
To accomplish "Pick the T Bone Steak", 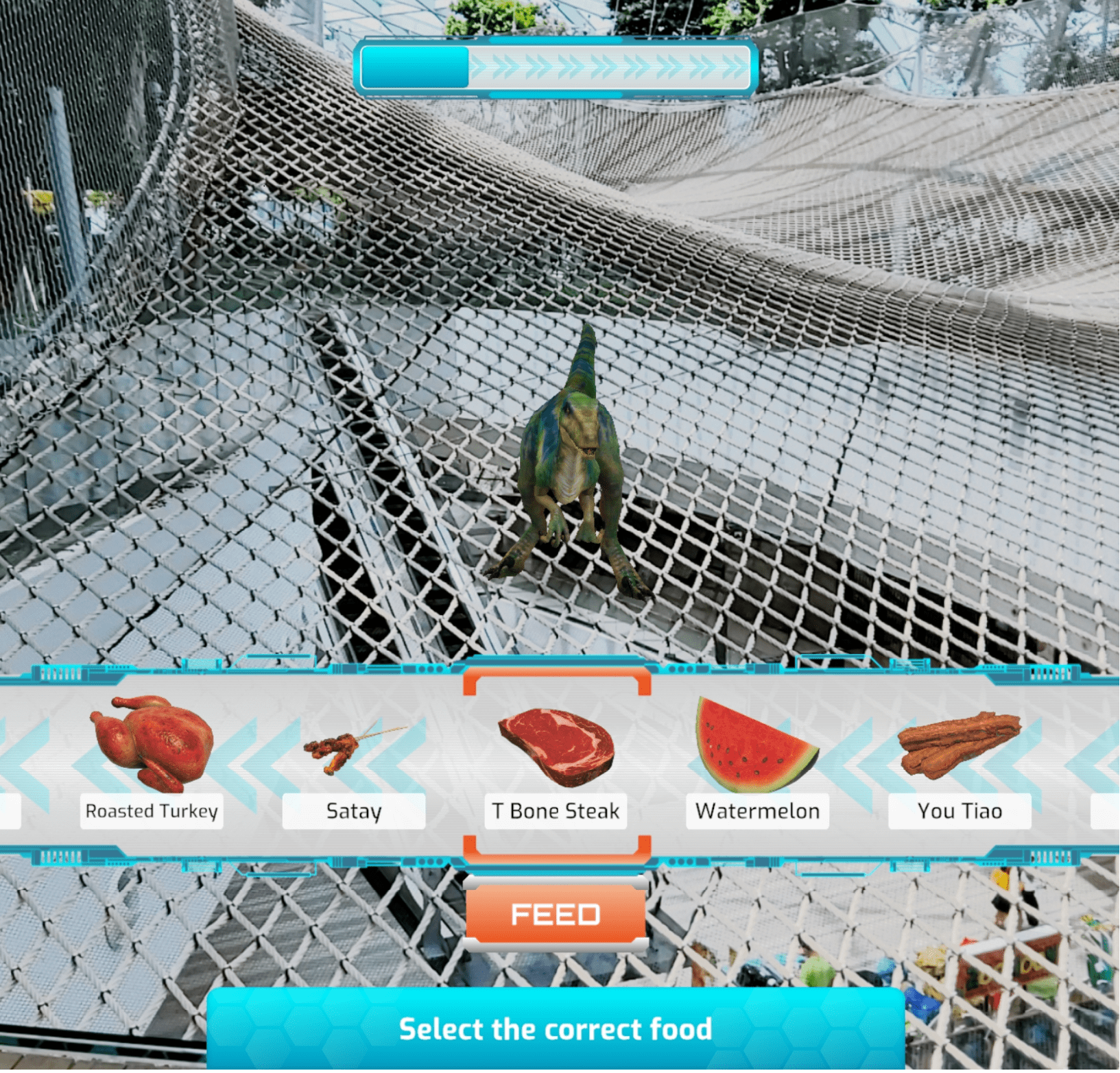I will click(556, 748).
